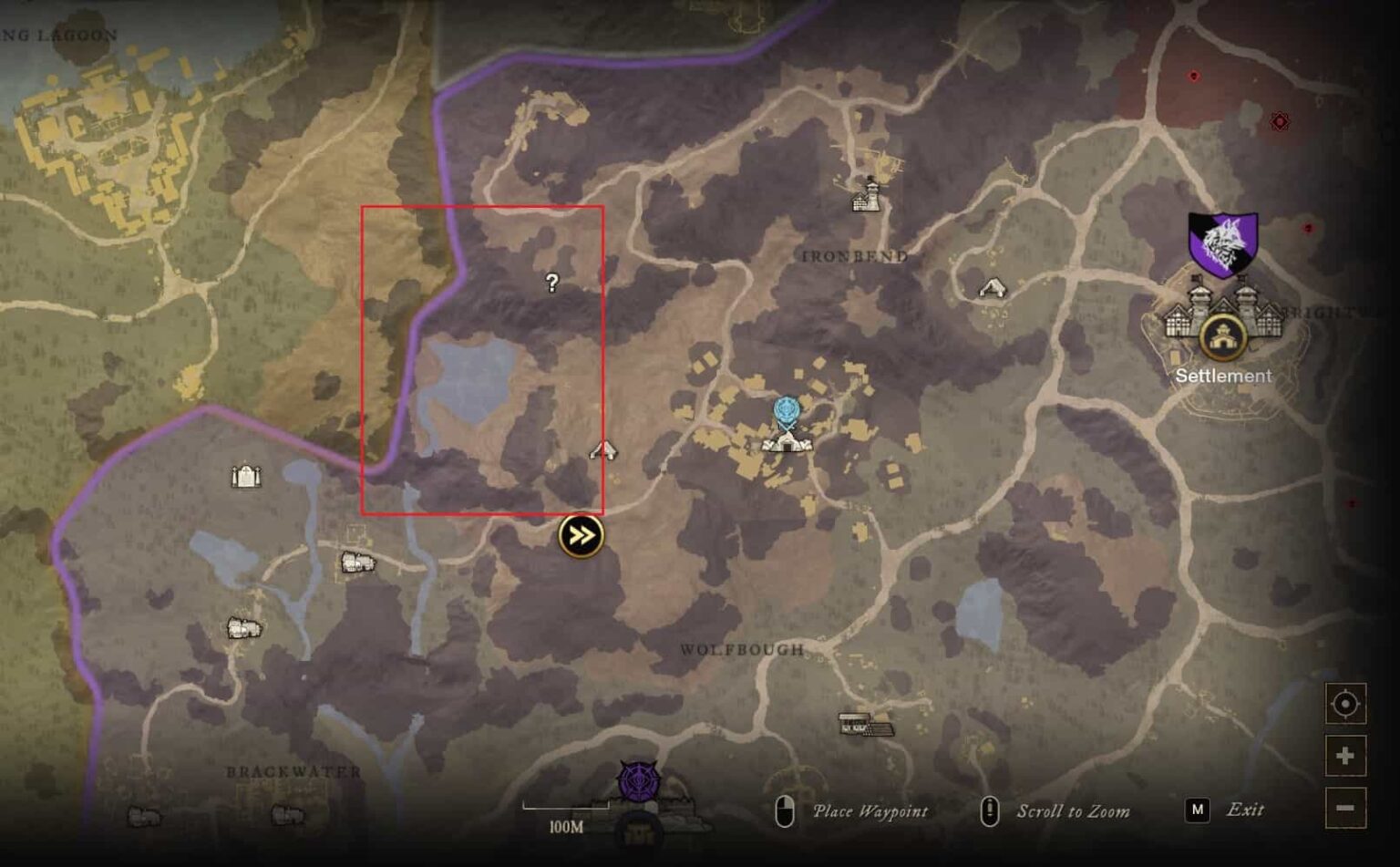Click the M key badge beside Exit
Viewport: 1400px width, 867px height.
(1195, 810)
